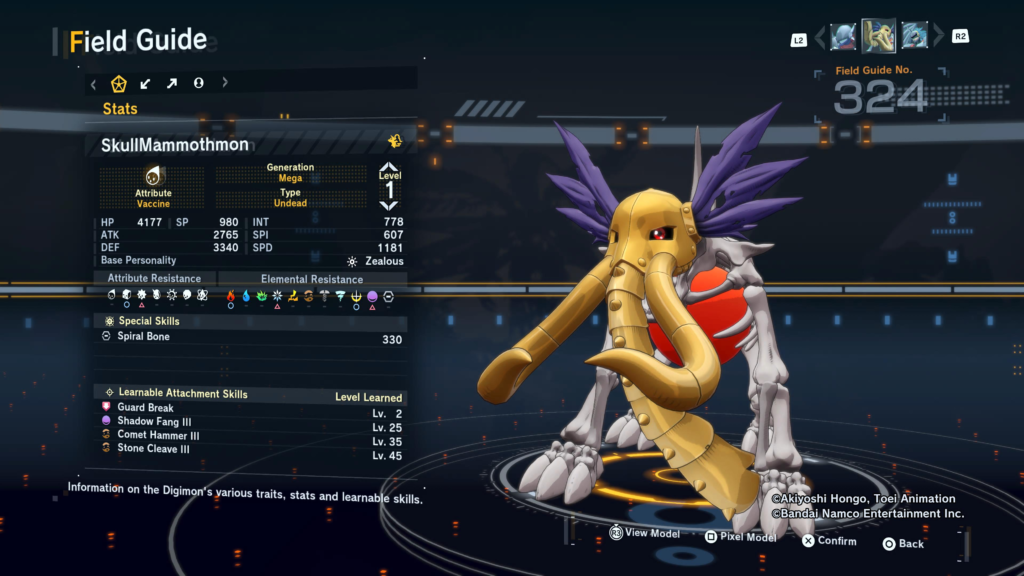Click the yellow Digimon icon beside the name
Viewport: 1024px width, 576px height.
tap(395, 141)
